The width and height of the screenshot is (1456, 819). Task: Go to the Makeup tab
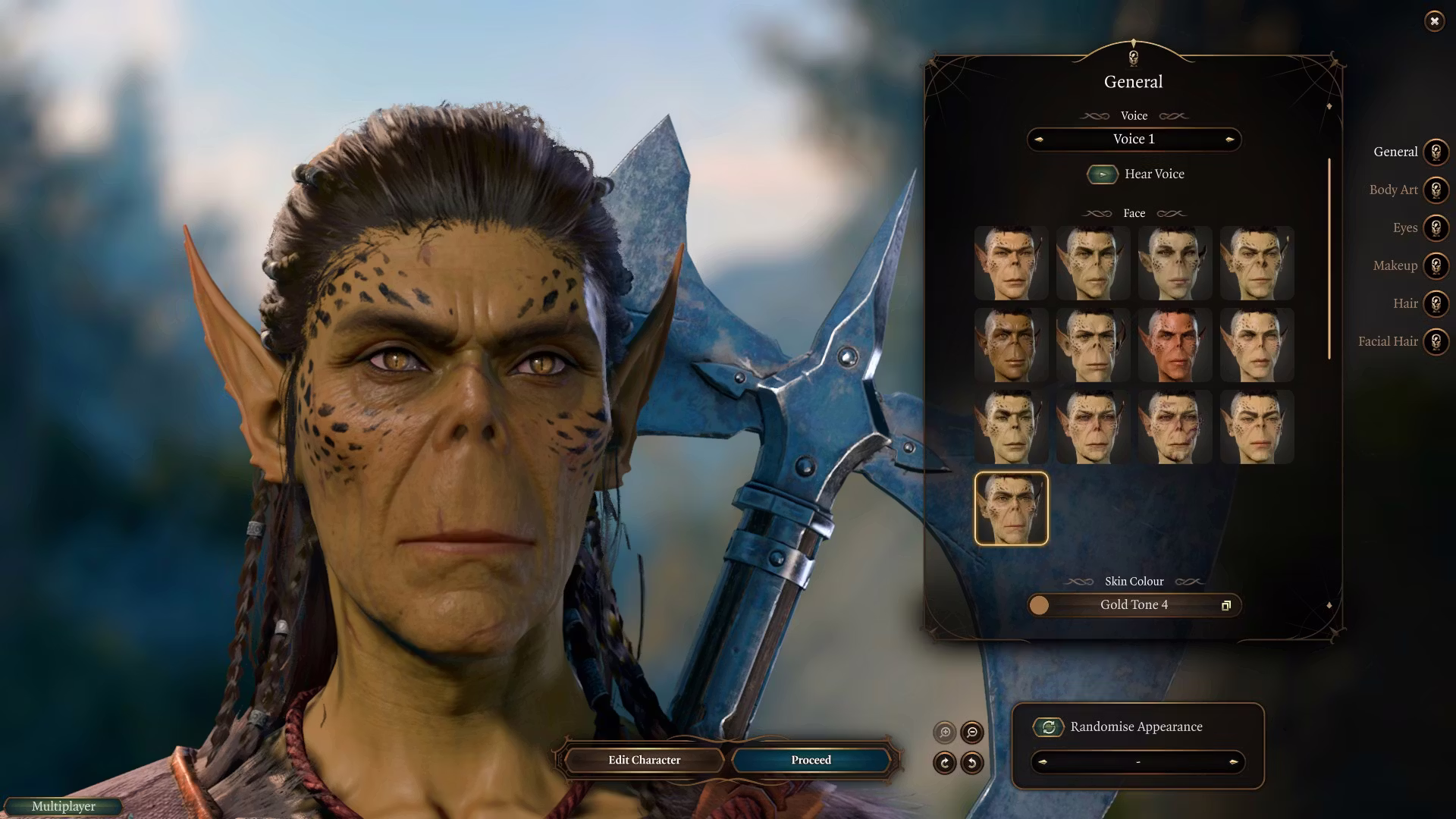pyautogui.click(x=1435, y=265)
